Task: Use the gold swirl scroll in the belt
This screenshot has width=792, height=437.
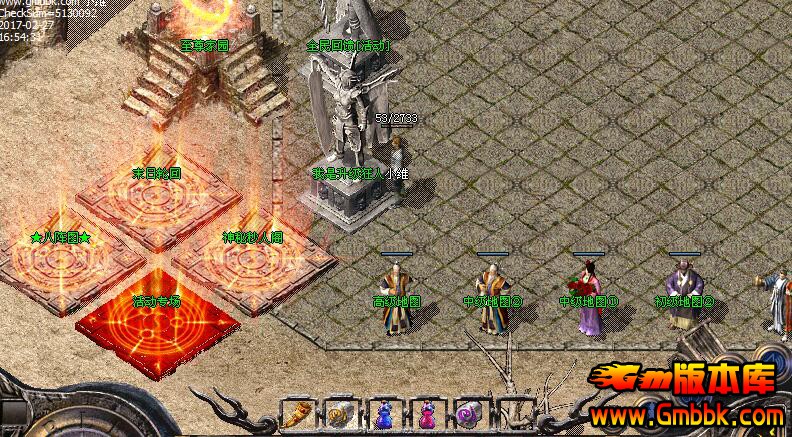Action: [x=340, y=413]
